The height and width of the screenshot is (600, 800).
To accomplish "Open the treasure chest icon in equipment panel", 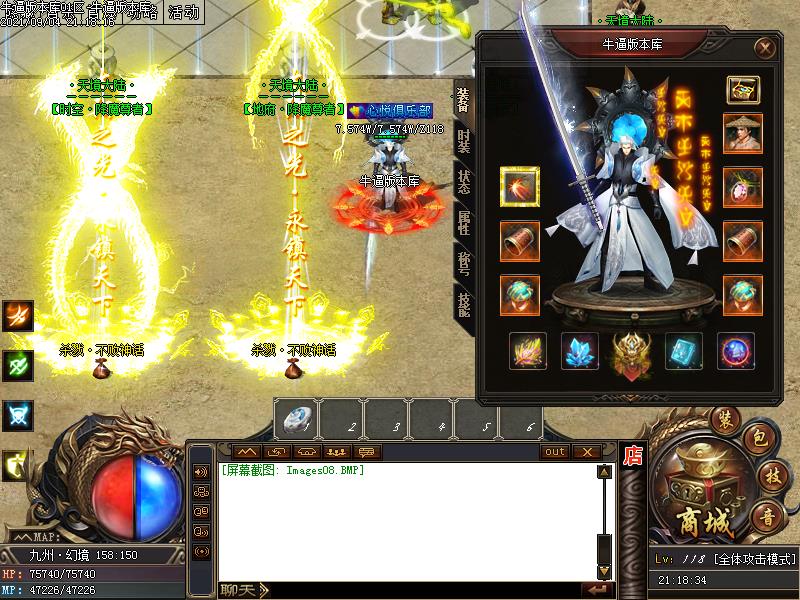I will [742, 89].
